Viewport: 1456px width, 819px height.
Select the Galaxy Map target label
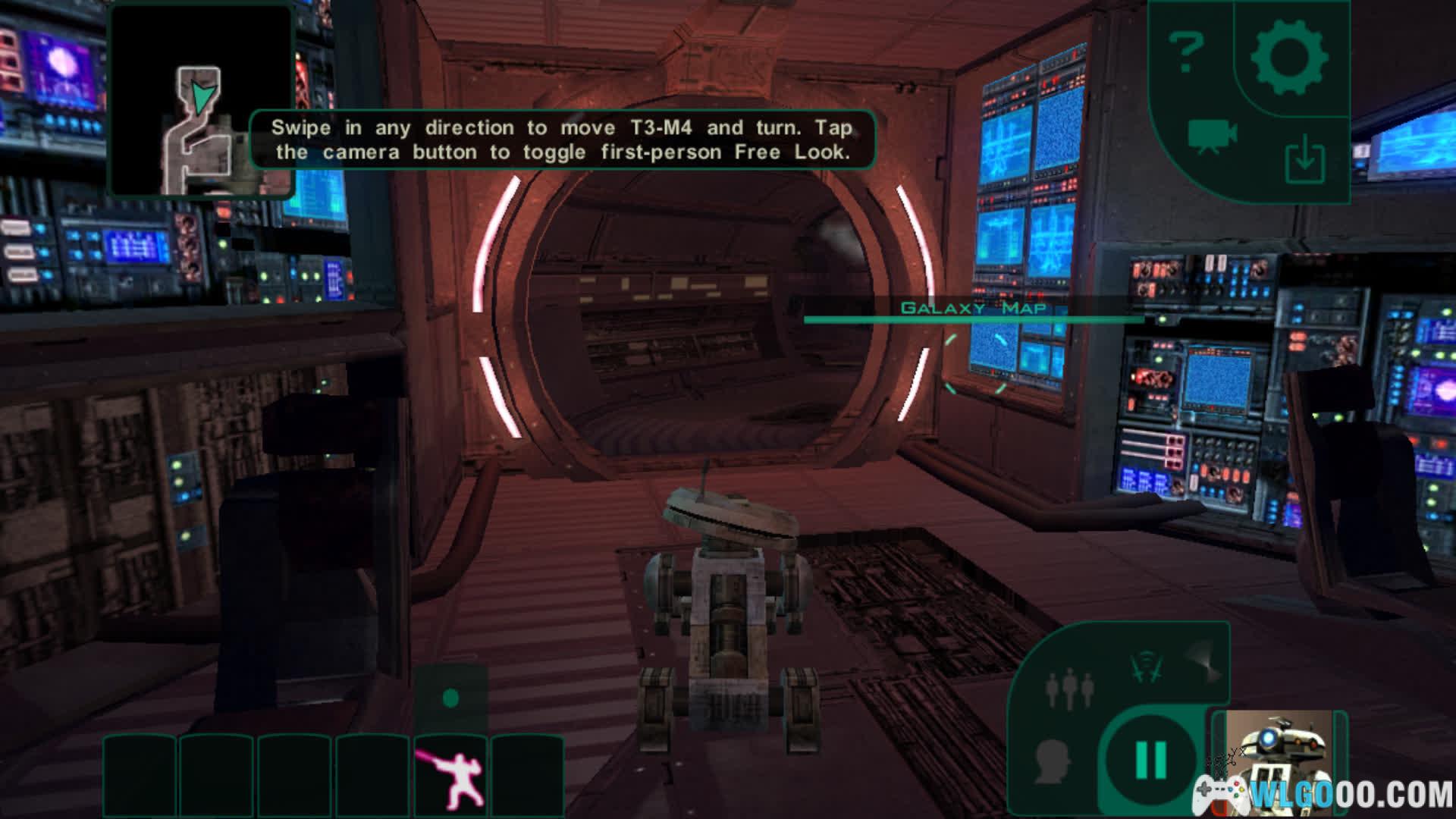(x=973, y=308)
